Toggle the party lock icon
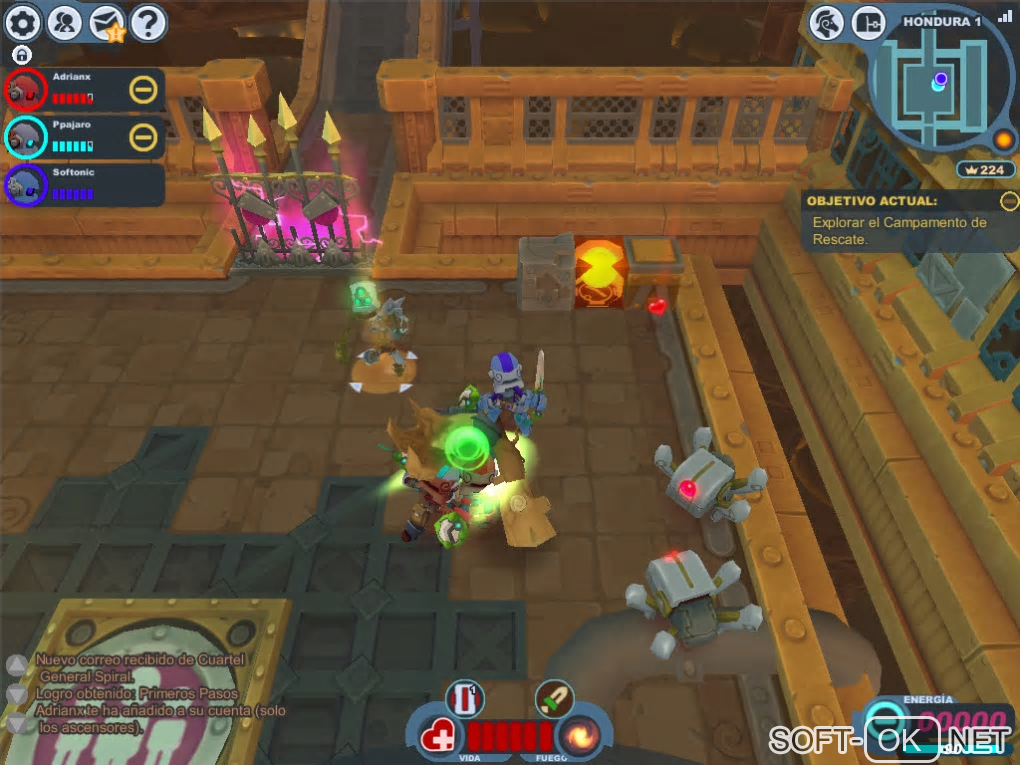Viewport: 1020px width, 765px height. click(22, 55)
